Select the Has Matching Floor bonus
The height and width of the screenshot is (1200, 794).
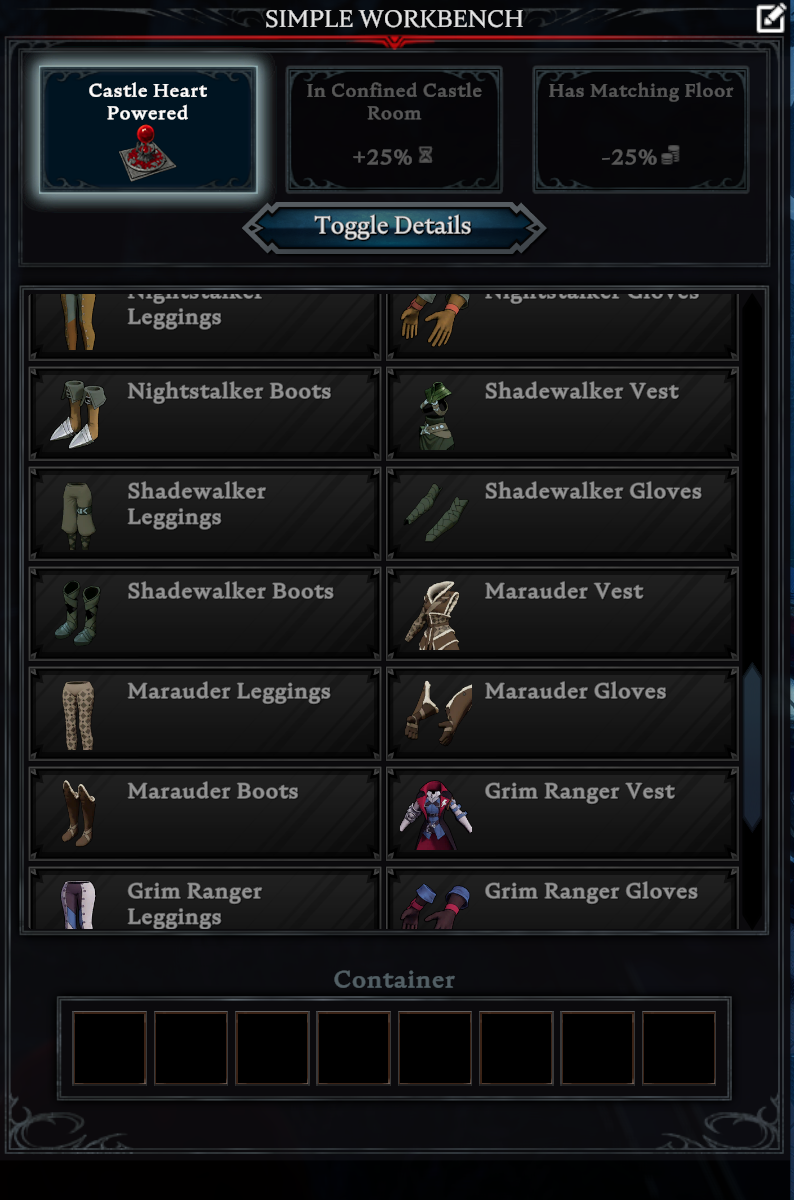click(x=640, y=130)
